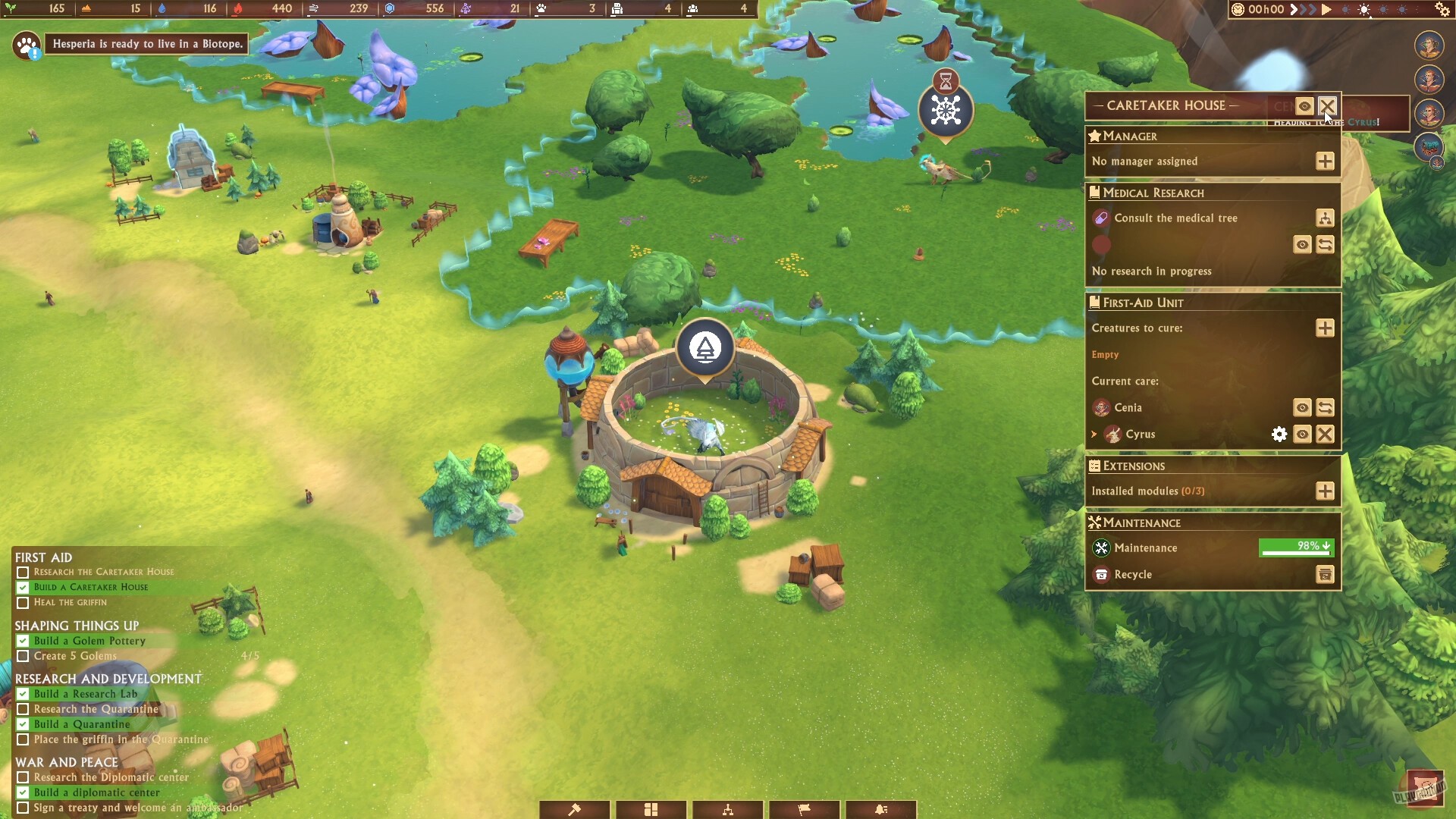Toggle the eye icon in Medical Research section
1456x819 pixels.
[1301, 244]
